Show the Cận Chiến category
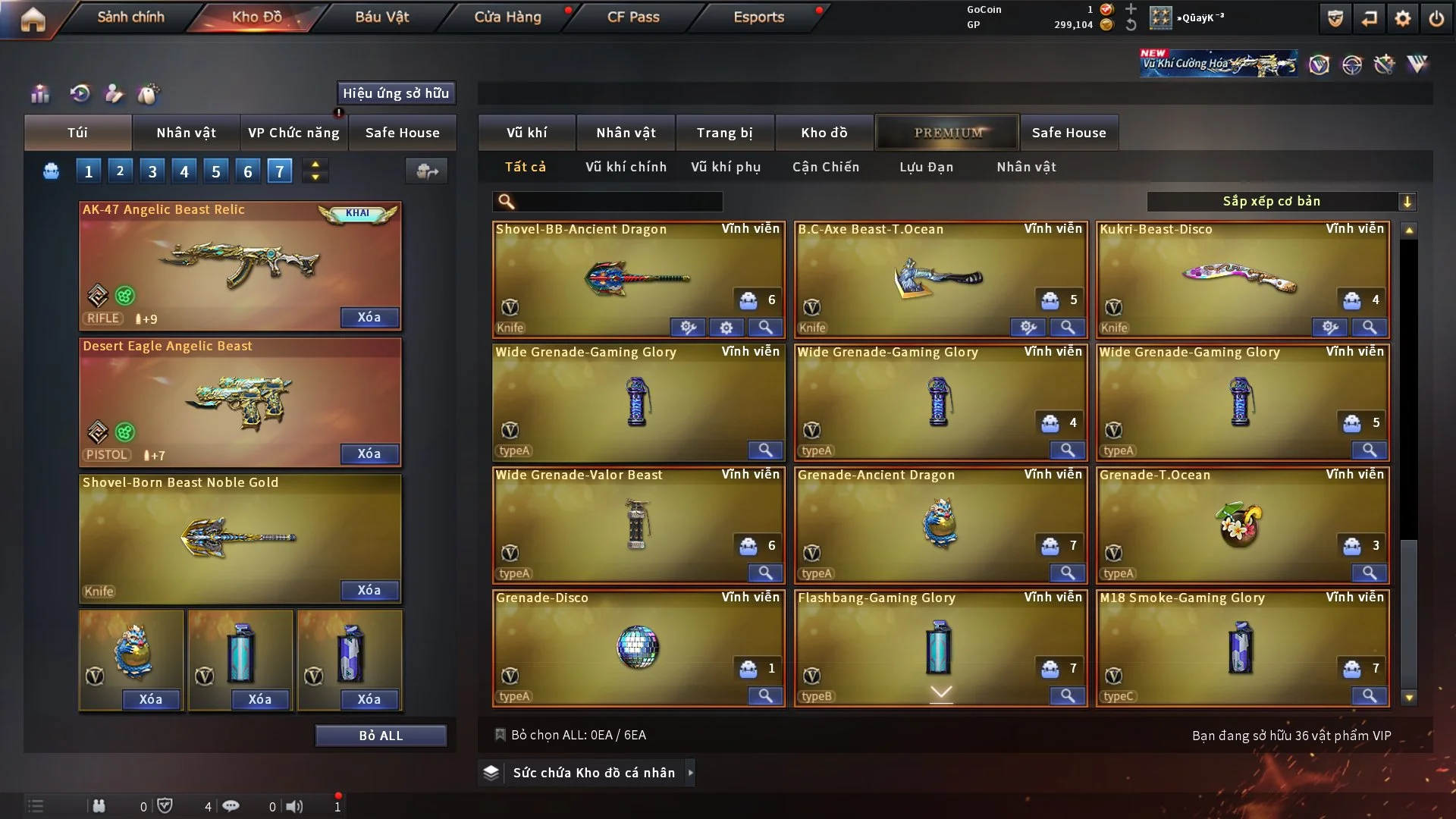The image size is (1456, 819). coord(826,167)
